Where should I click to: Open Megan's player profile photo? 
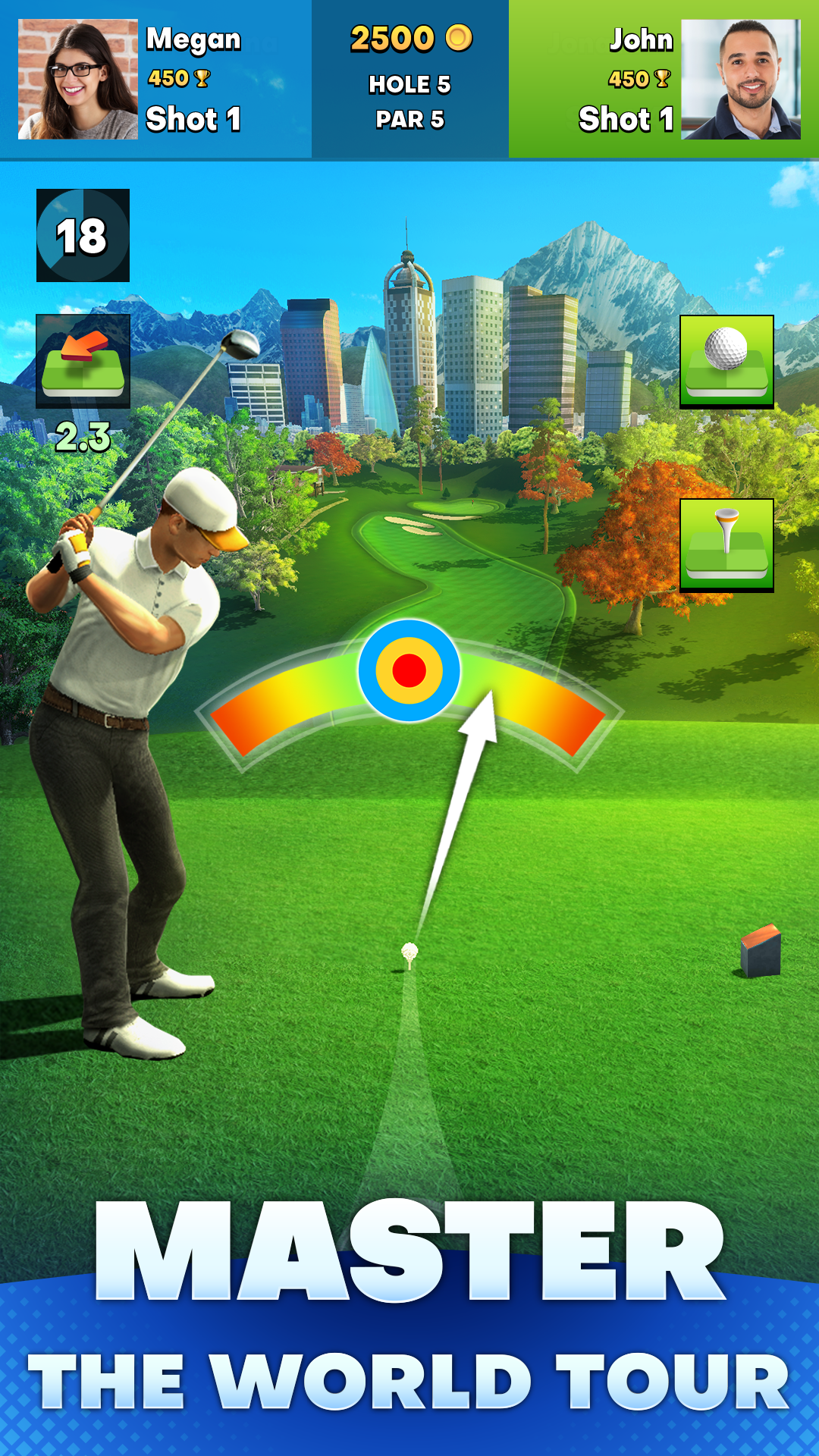point(77,80)
